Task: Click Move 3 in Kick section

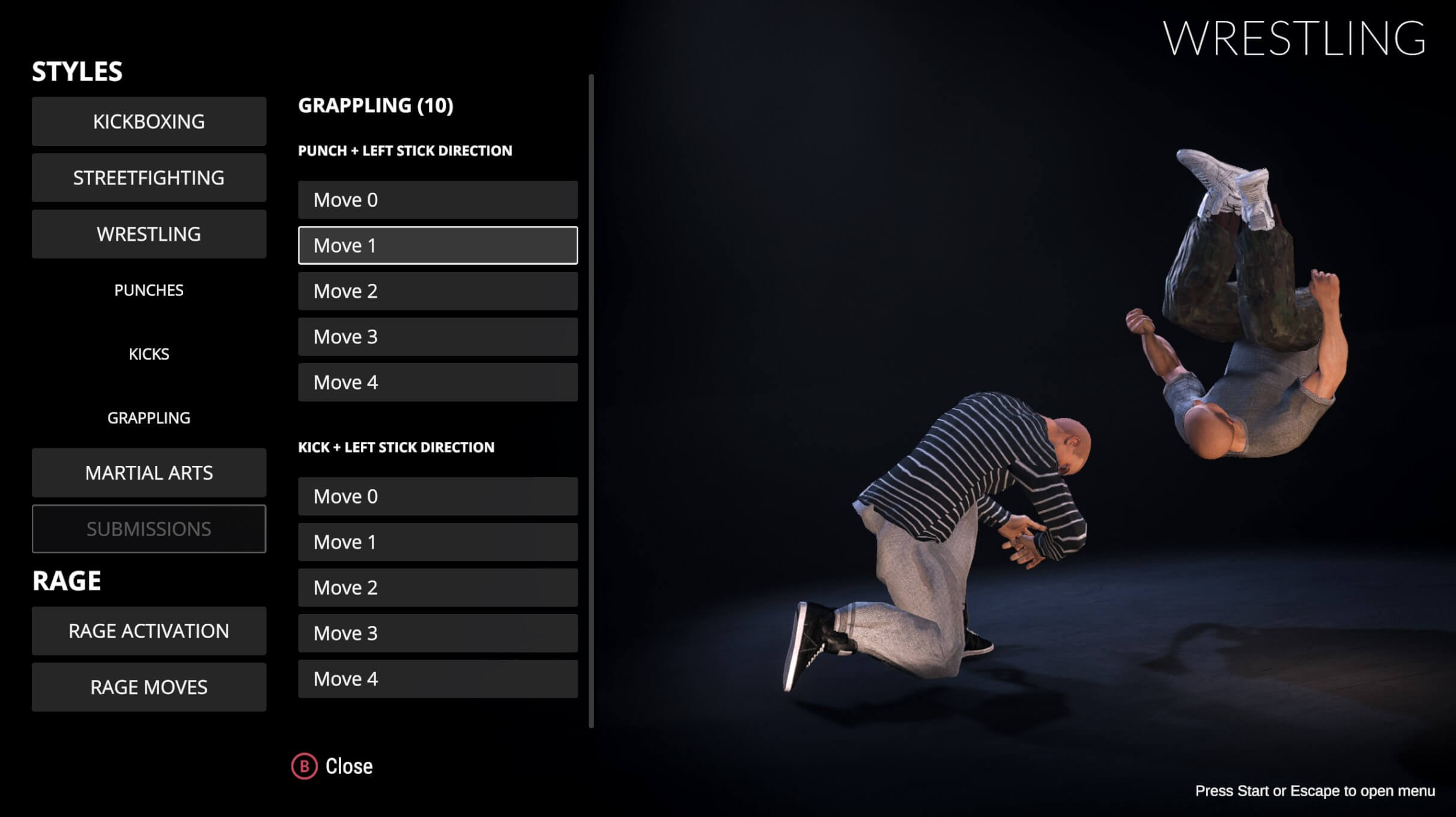Action: click(x=437, y=633)
